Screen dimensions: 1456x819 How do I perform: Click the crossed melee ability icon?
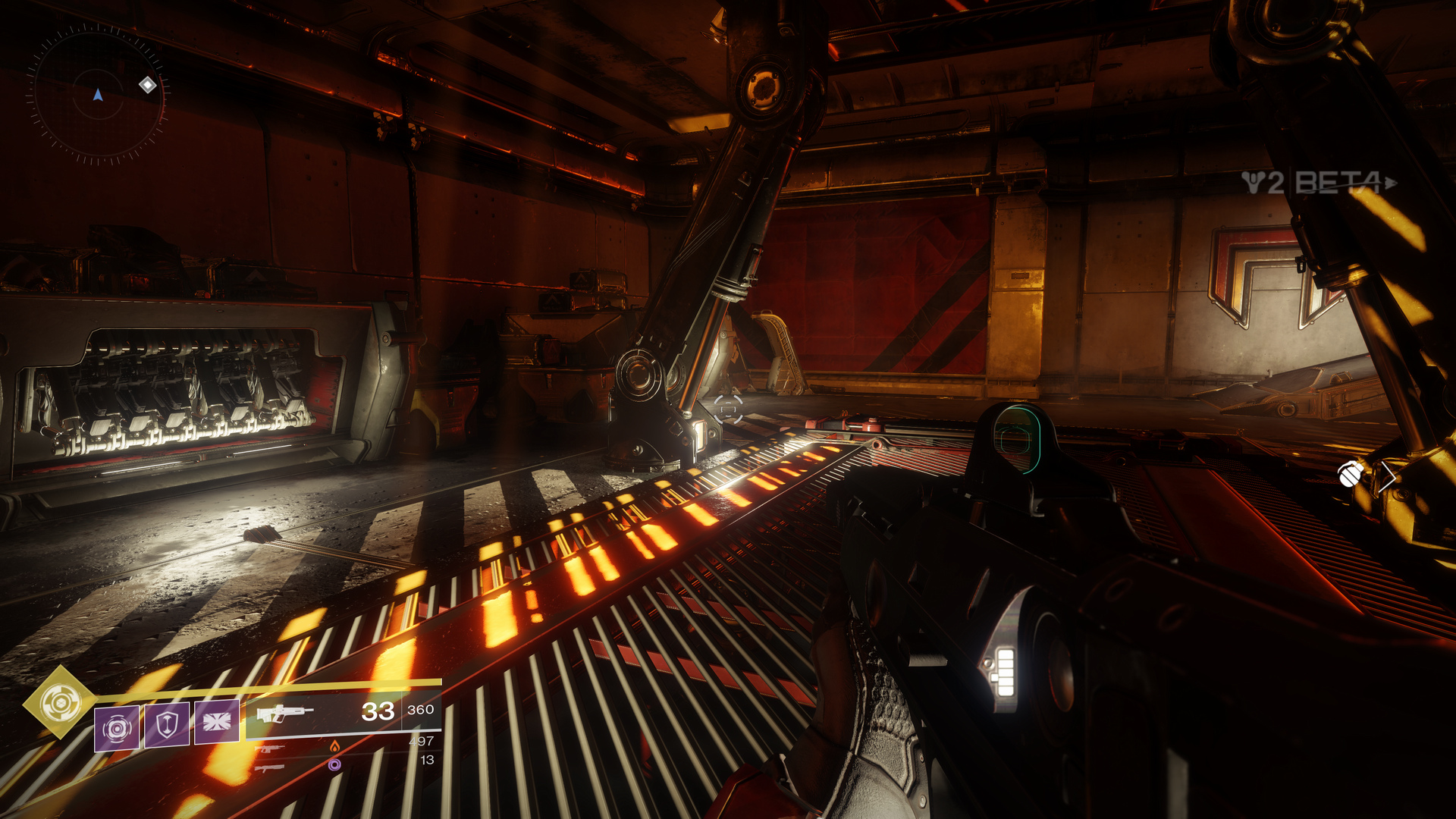pos(217,721)
